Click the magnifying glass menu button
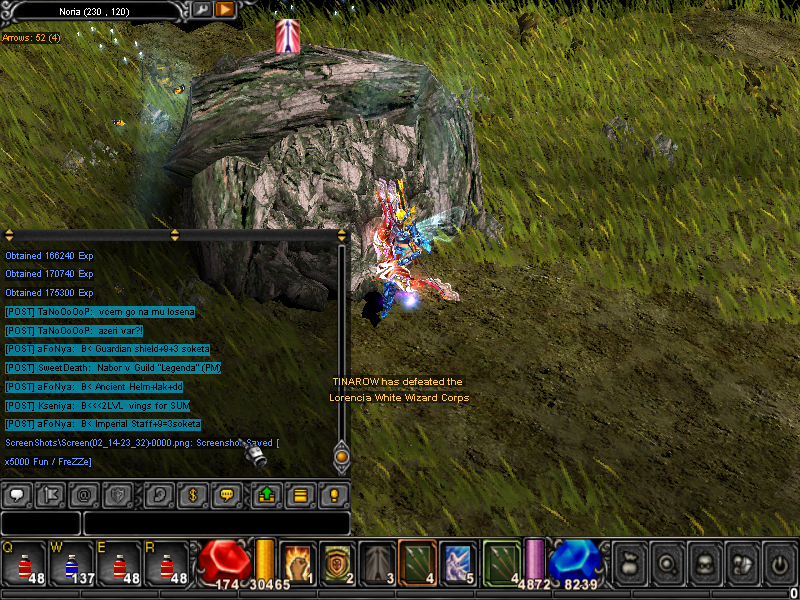This screenshot has width=800, height=600. coord(668,562)
